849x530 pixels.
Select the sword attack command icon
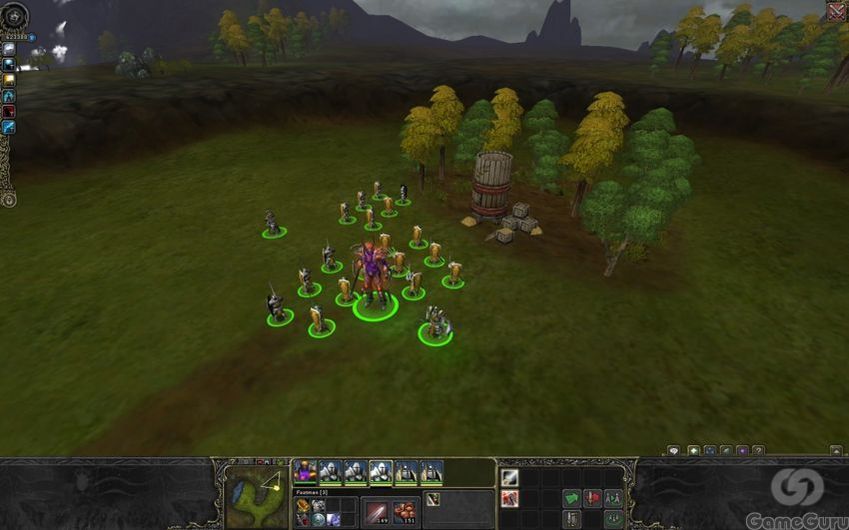coord(510,478)
